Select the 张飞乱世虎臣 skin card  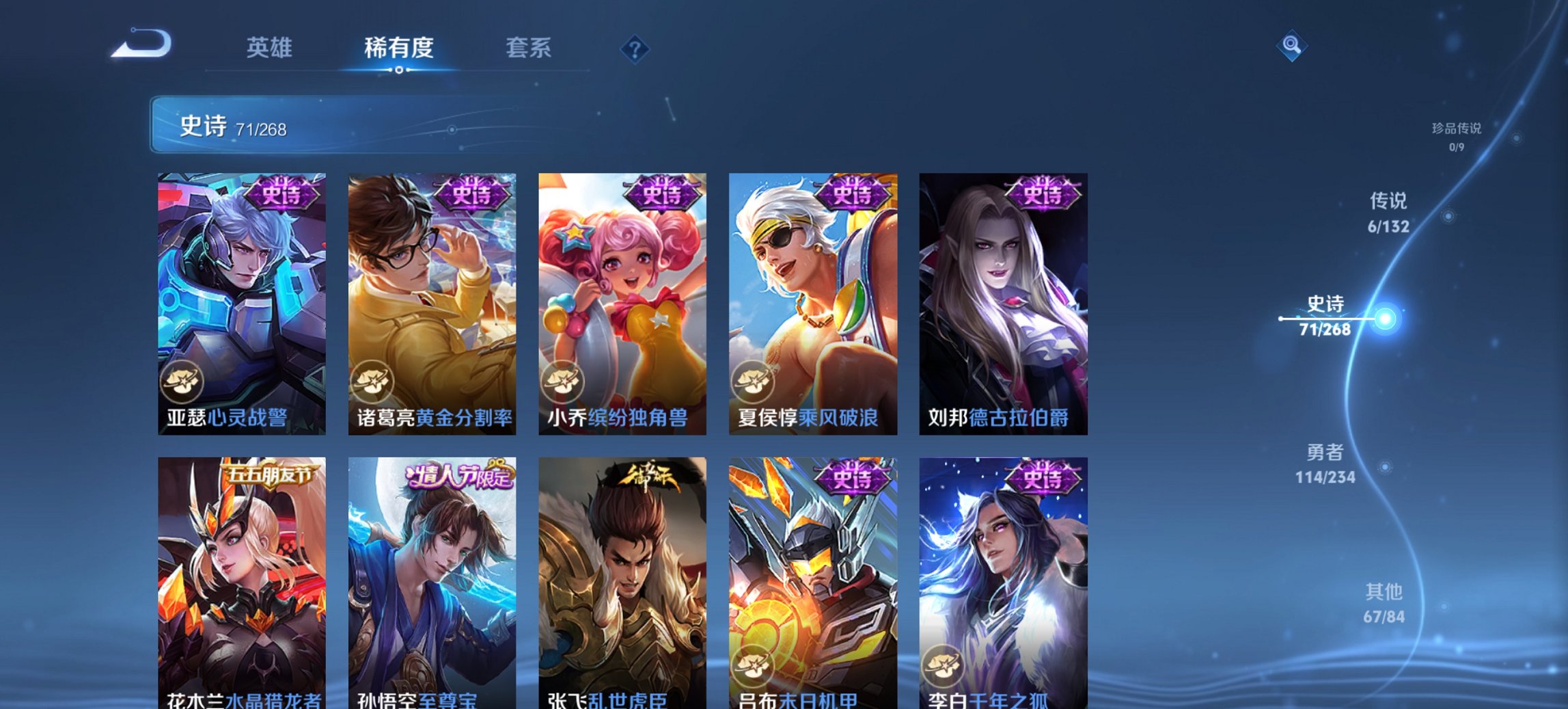point(623,581)
